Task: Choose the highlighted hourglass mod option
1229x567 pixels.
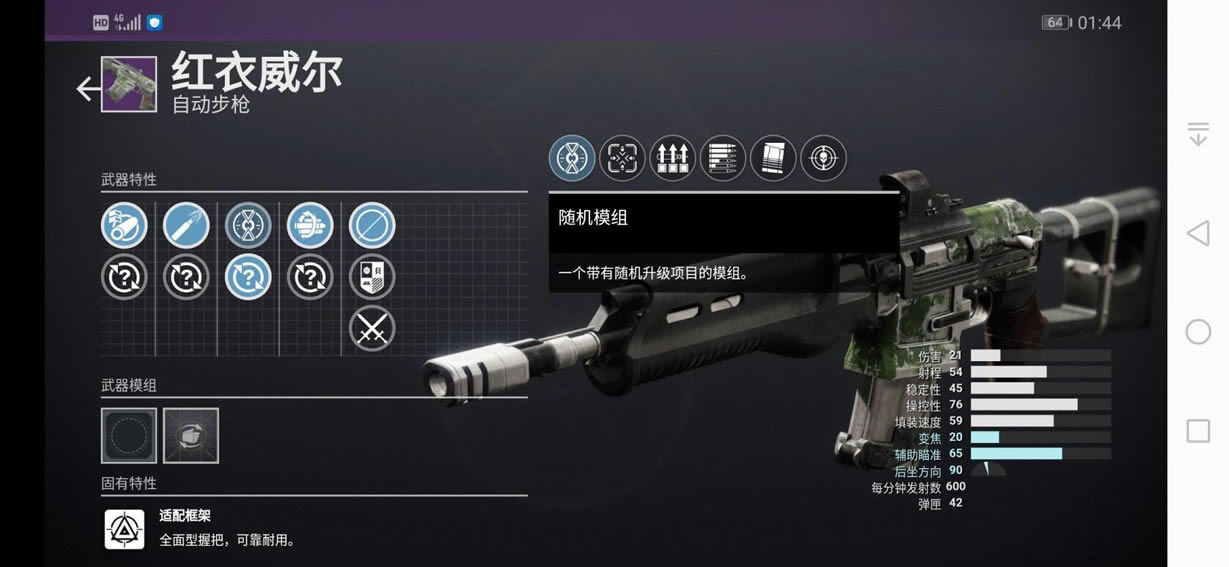Action: point(572,158)
